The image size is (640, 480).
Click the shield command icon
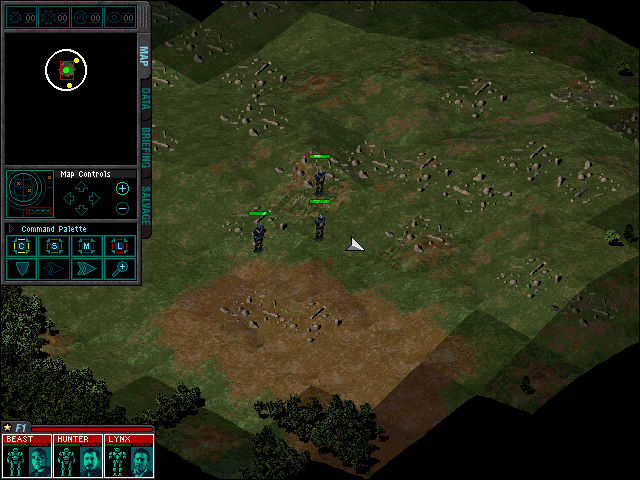(21, 269)
